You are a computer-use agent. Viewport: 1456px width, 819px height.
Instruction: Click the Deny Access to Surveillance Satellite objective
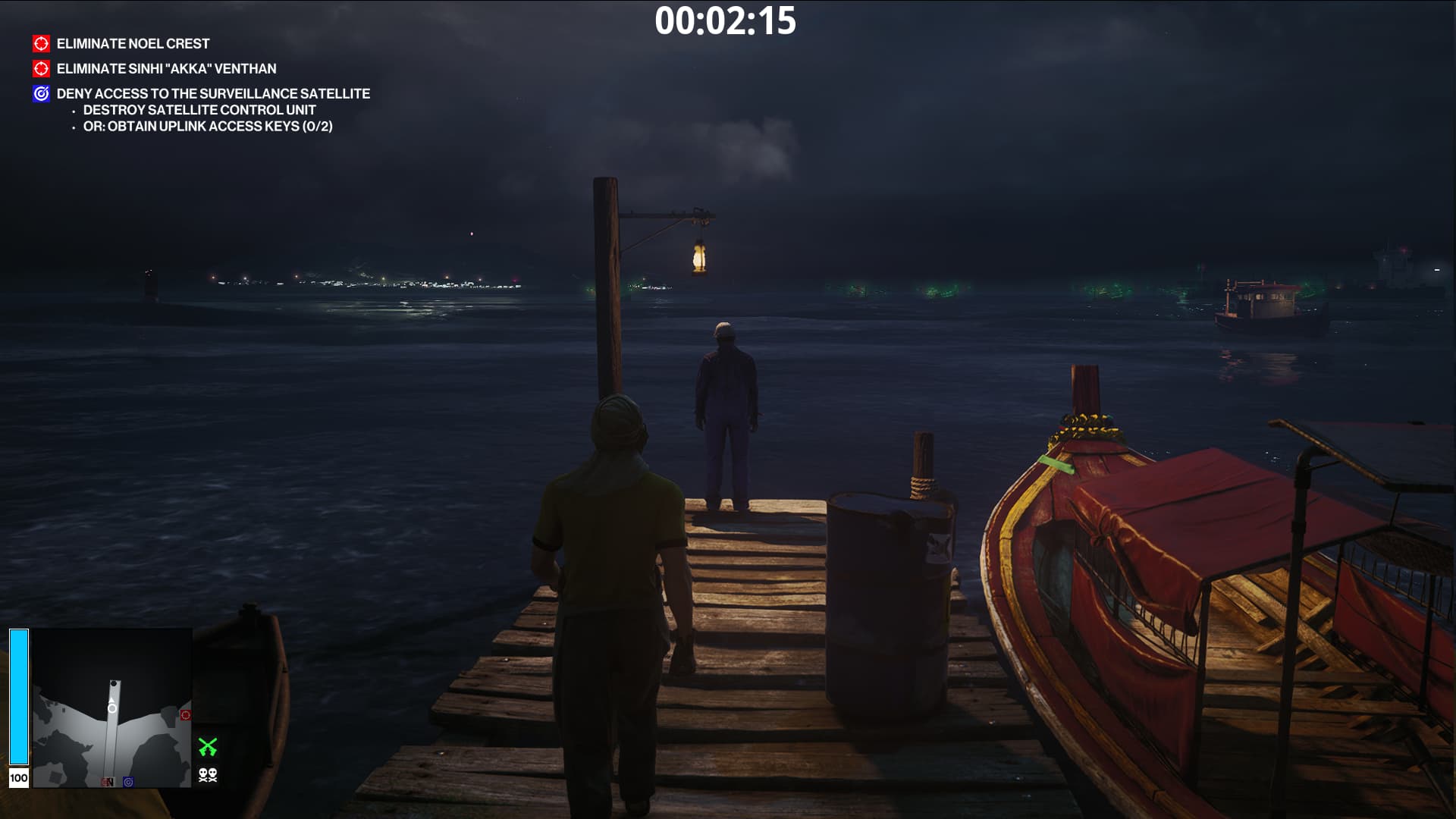tap(213, 94)
